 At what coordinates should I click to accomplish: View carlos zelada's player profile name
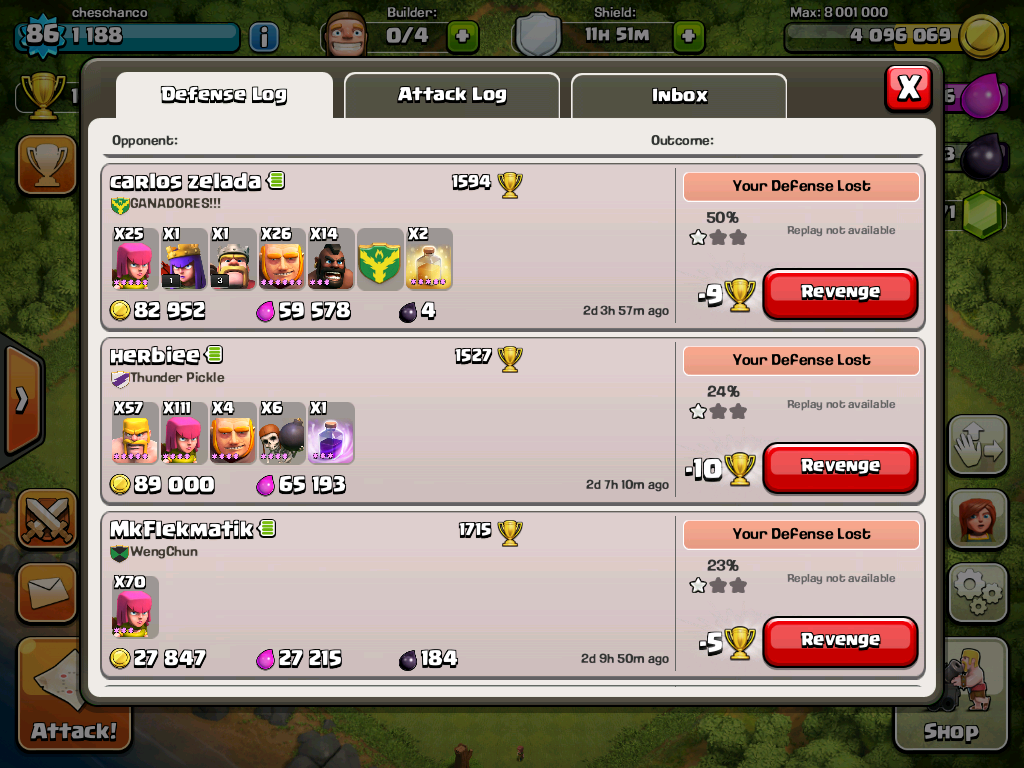tap(186, 181)
